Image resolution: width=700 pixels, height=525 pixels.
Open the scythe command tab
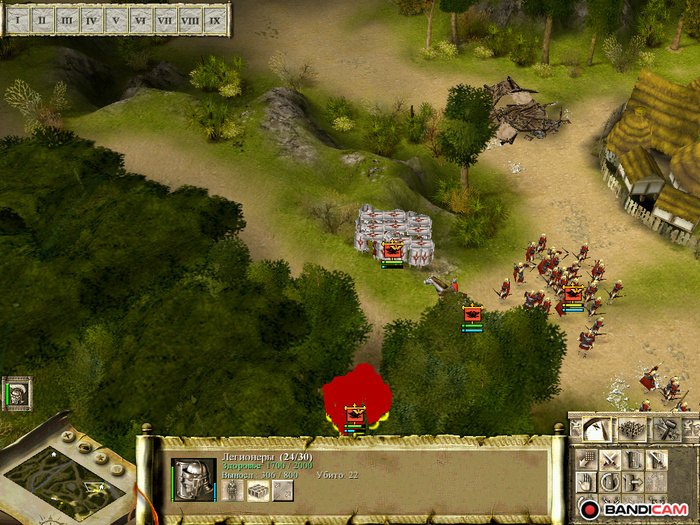click(595, 430)
